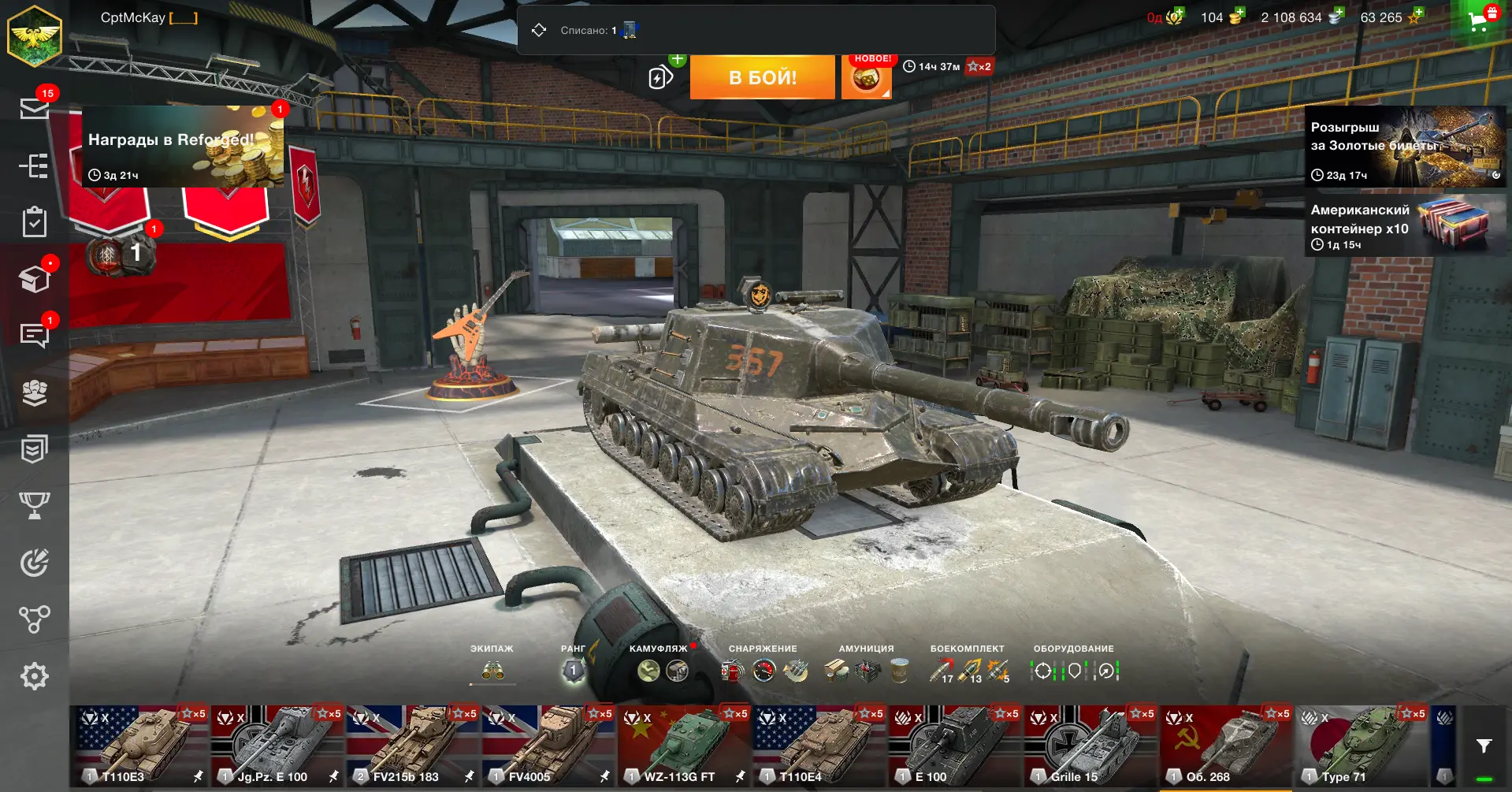Open the chat messages icon

coord(34,335)
